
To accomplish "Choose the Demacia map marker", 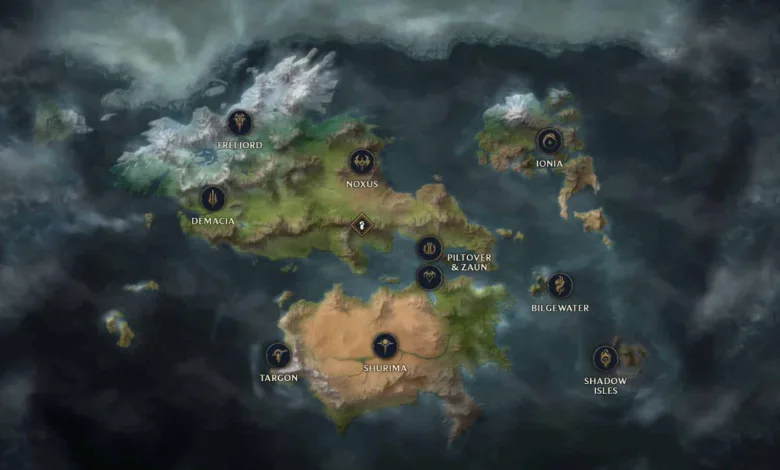I will tap(212, 198).
